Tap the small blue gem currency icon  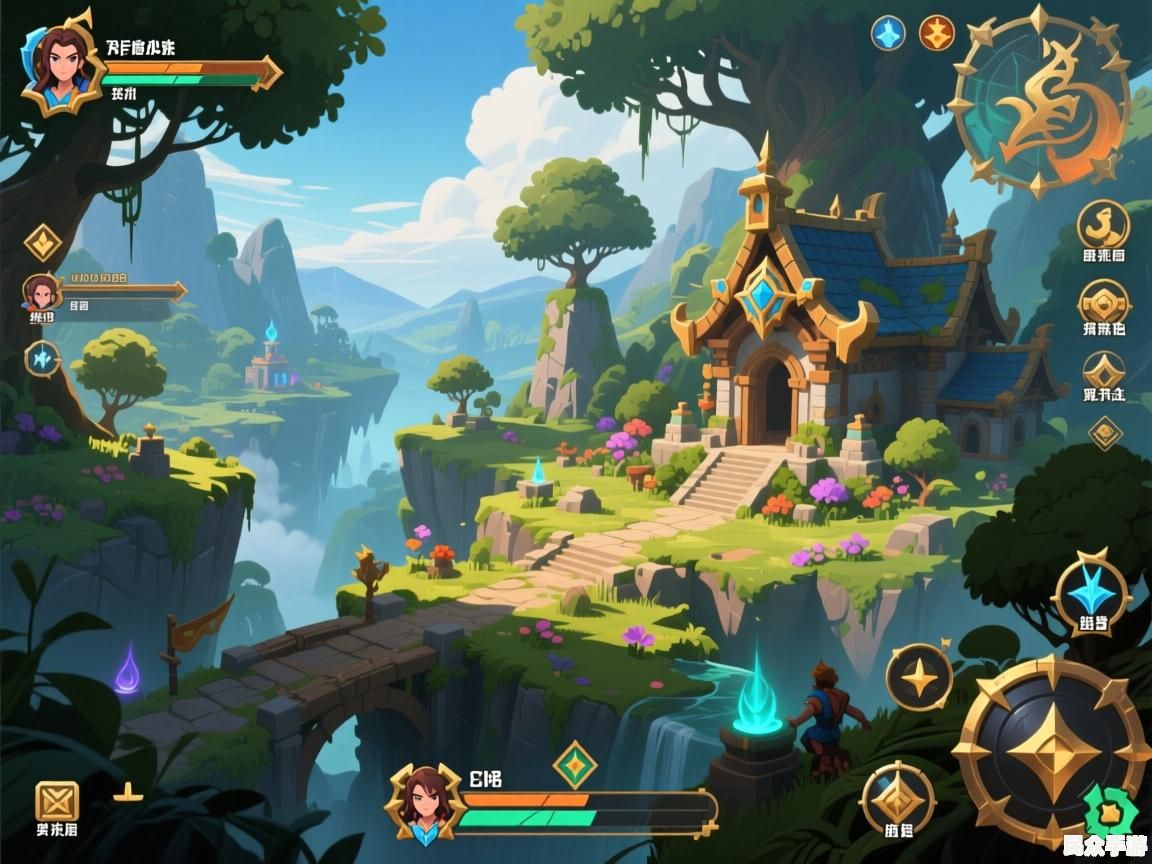click(x=888, y=33)
